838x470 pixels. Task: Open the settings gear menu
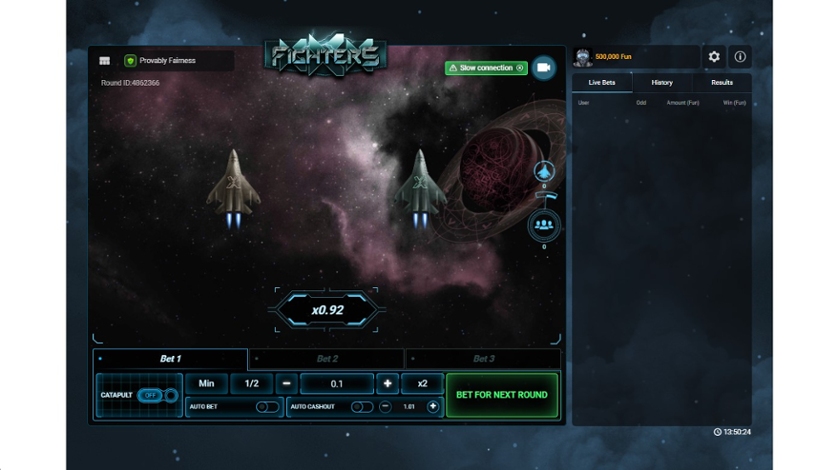(714, 57)
